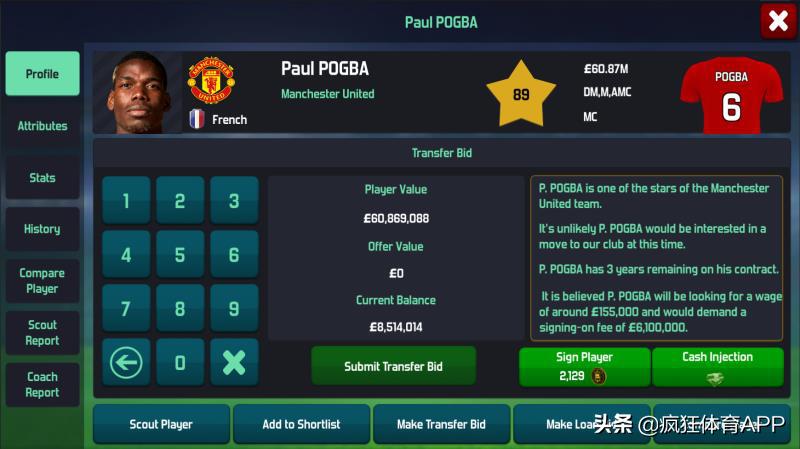800x449 pixels.
Task: Sign the player for 2,129 coins
Action: click(584, 367)
